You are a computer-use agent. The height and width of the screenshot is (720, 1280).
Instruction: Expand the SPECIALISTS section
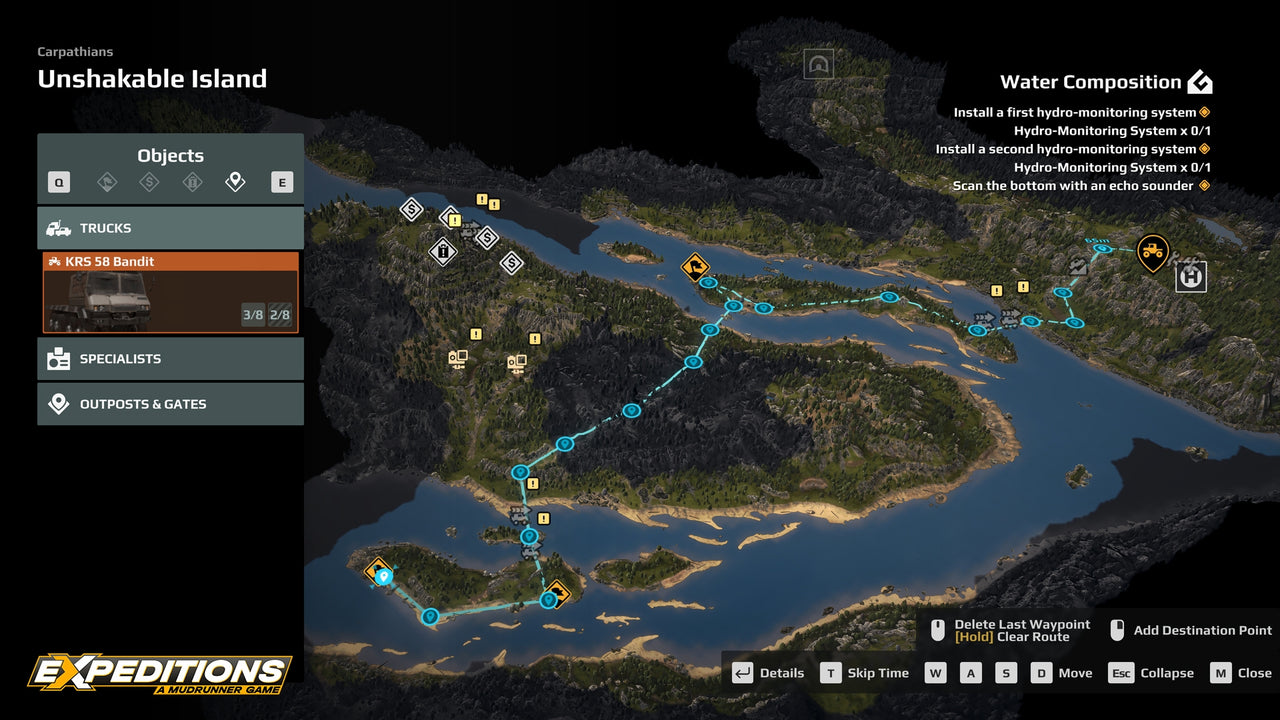(x=170, y=358)
